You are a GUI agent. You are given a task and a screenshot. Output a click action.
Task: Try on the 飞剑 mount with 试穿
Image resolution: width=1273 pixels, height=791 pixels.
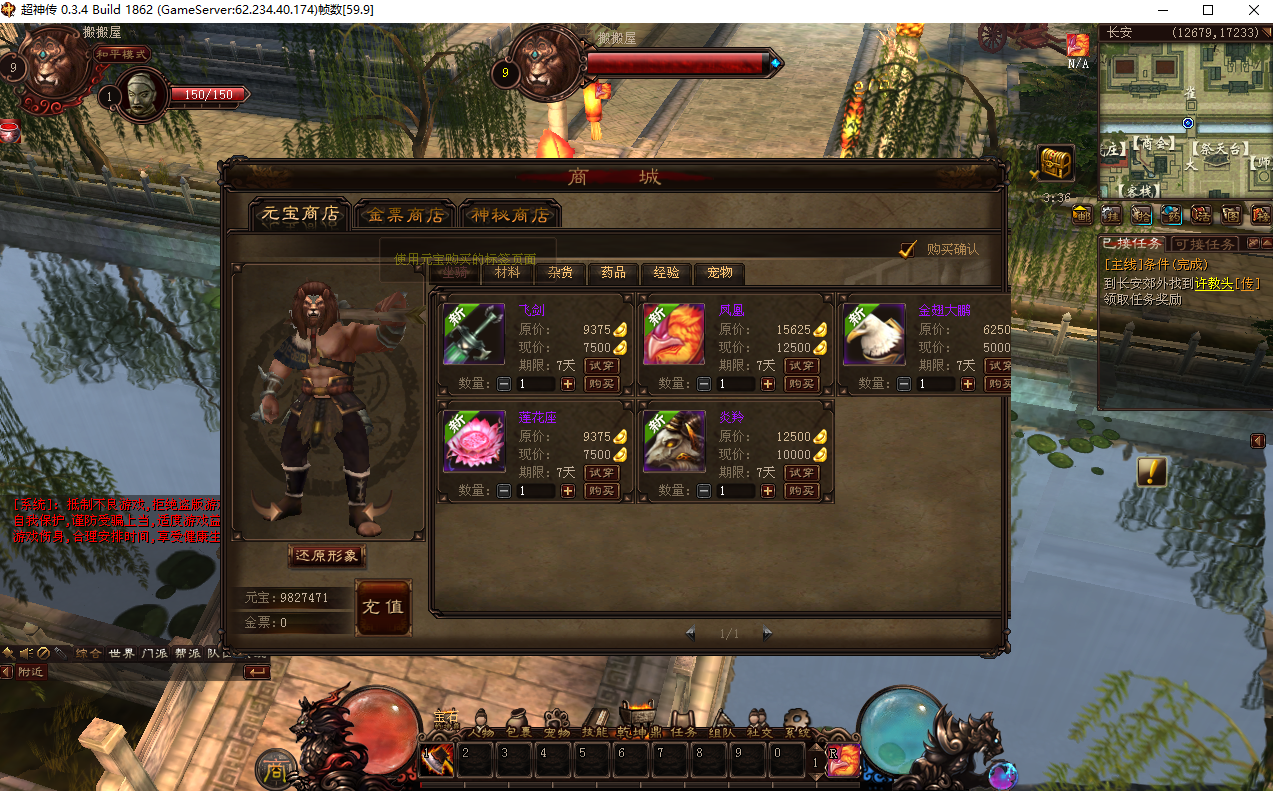602,366
